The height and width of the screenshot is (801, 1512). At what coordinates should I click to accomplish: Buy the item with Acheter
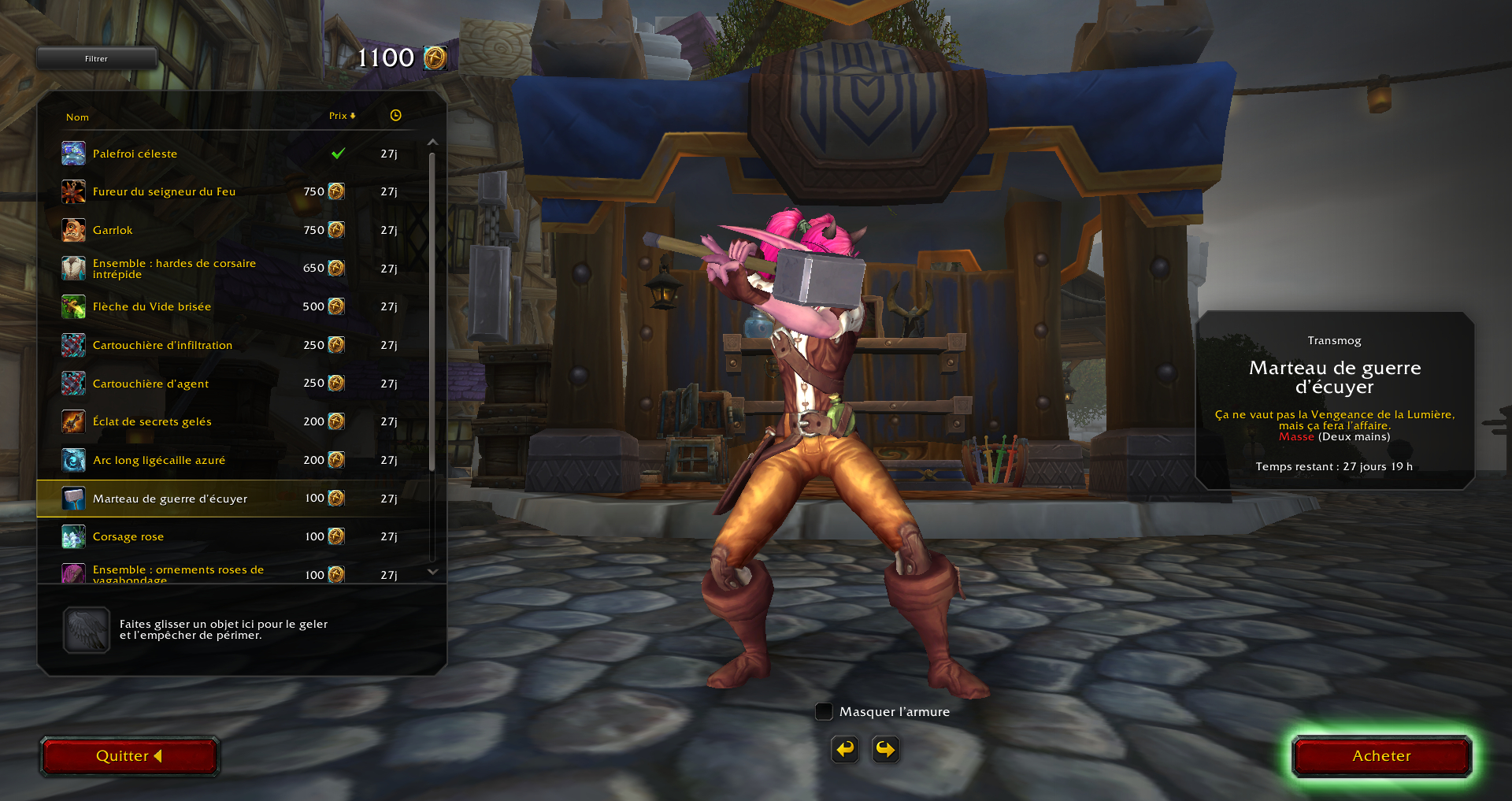[x=1381, y=756]
